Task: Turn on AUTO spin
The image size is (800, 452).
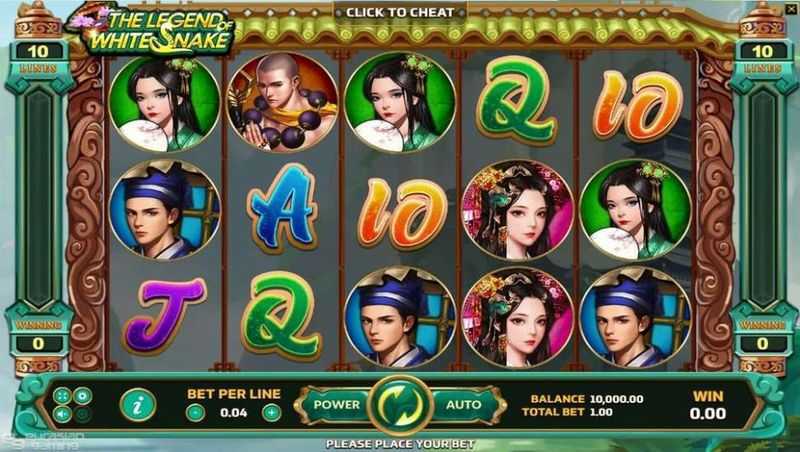Action: [462, 405]
